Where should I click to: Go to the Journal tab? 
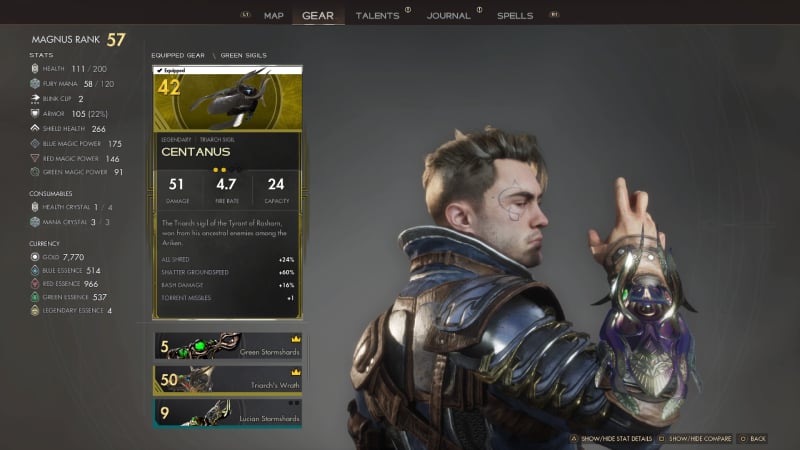448,16
